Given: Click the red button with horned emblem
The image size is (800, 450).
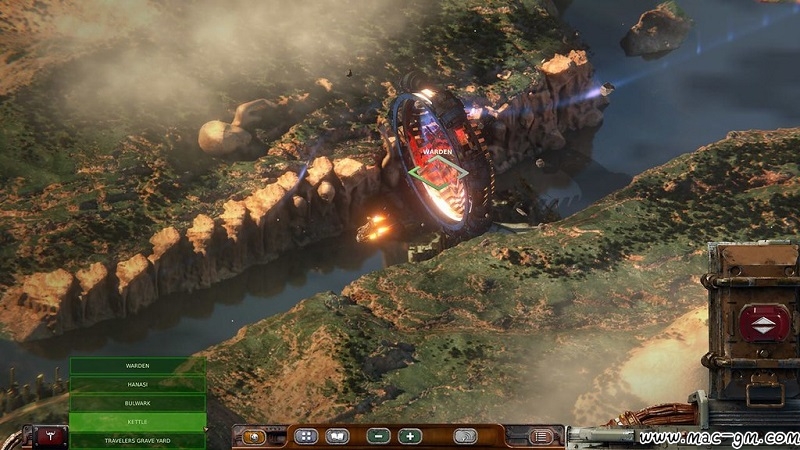Looking at the screenshot, I should [x=50, y=437].
